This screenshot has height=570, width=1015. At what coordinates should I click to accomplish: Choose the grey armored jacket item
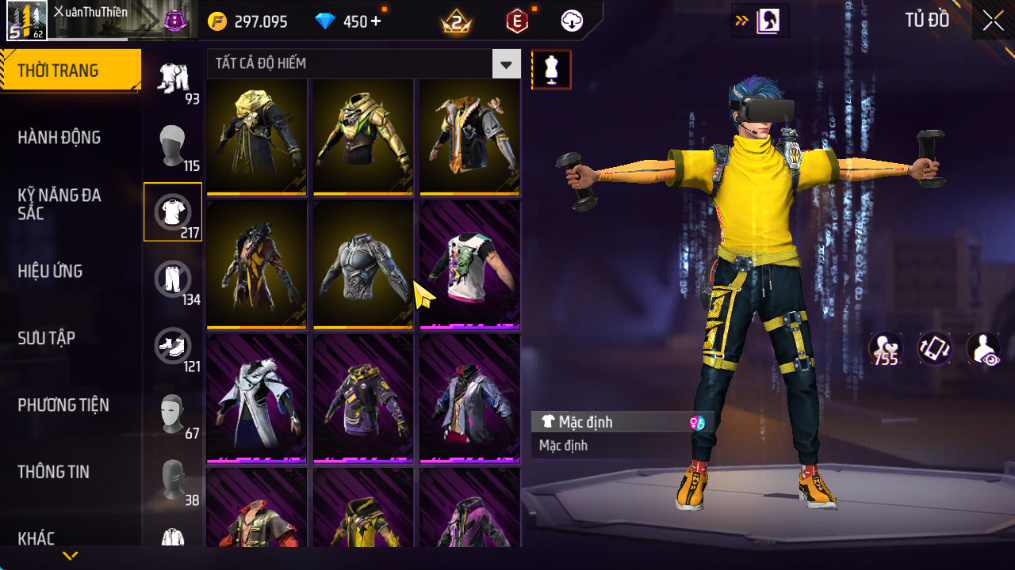pos(363,264)
